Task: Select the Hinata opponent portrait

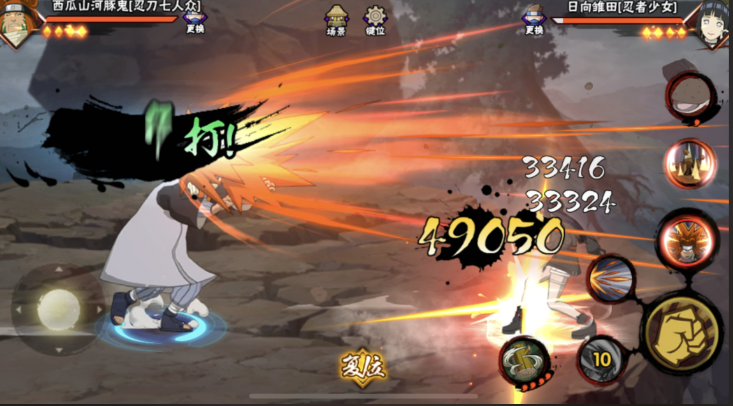Action: coord(711,22)
